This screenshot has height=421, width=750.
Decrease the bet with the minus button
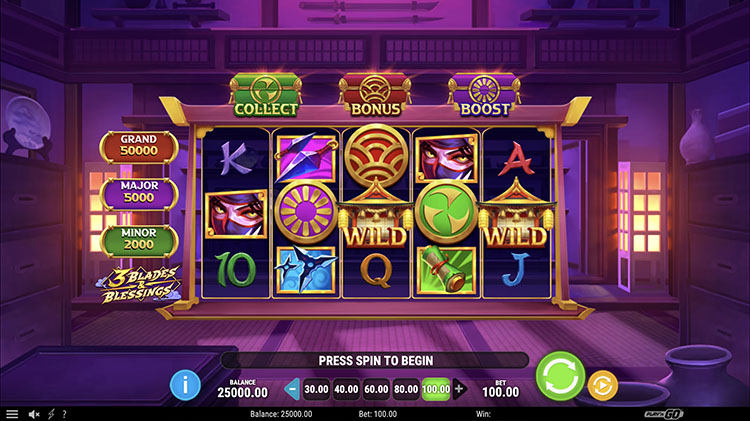(x=293, y=389)
